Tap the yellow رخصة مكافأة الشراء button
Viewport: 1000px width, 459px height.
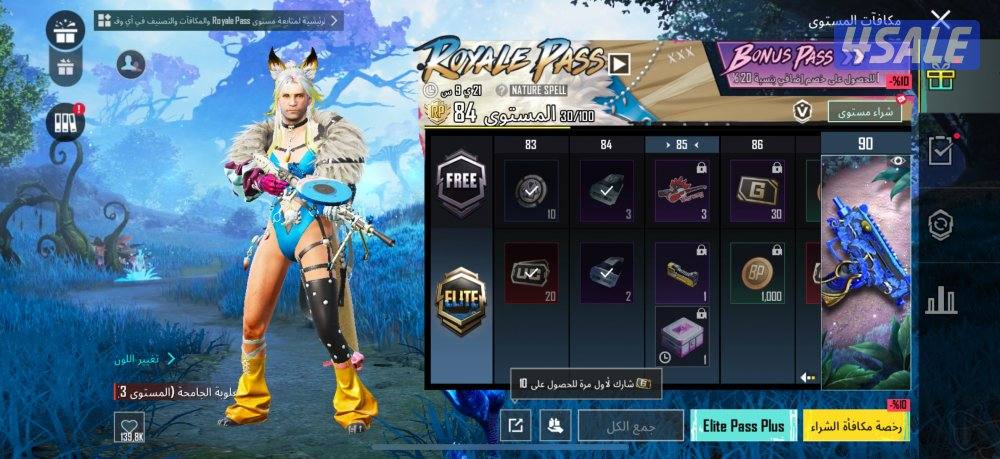coord(856,425)
